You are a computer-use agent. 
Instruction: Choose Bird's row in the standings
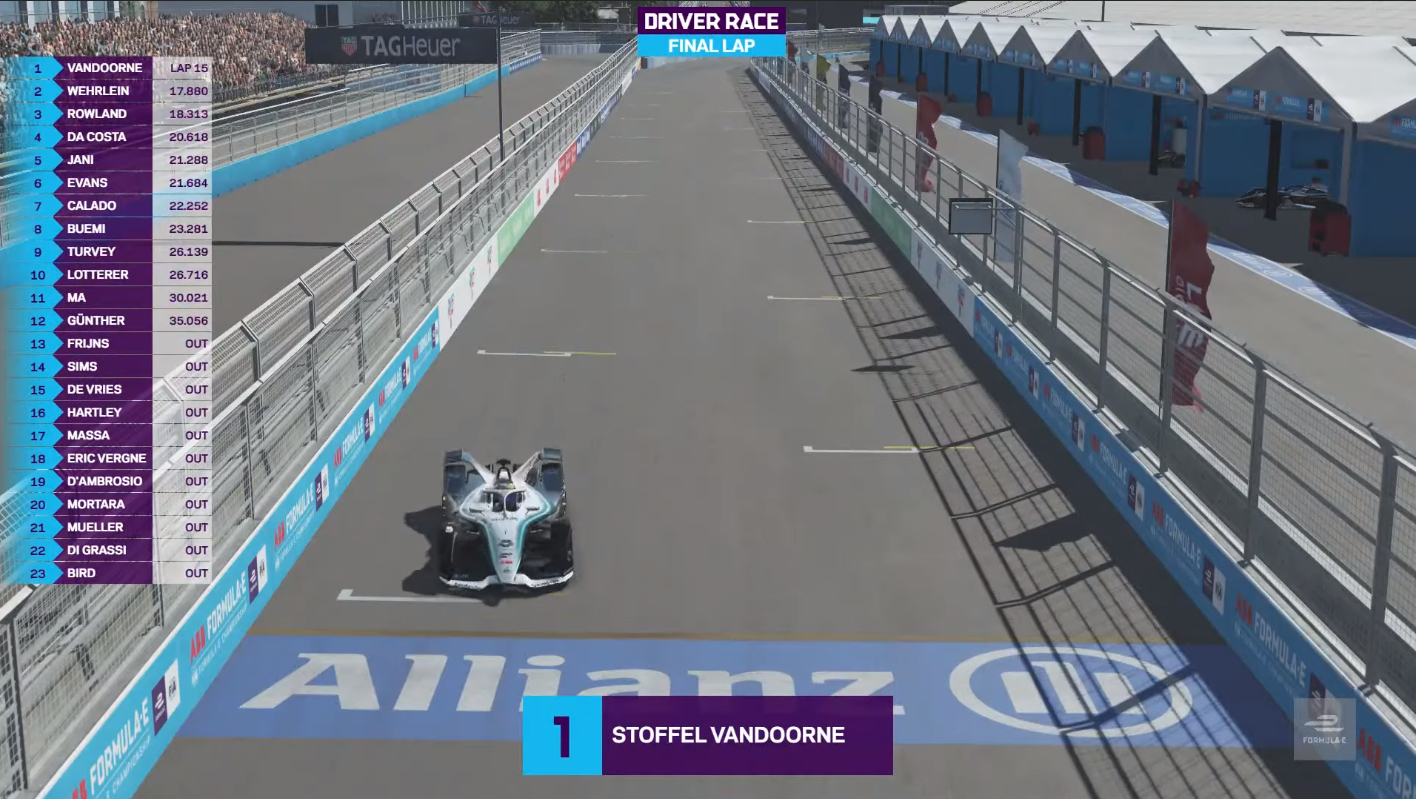tap(108, 574)
